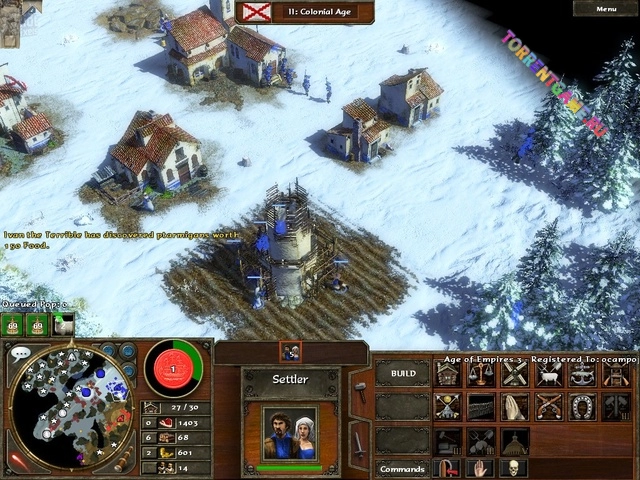Click the Colonial Age flag banner
The width and height of the screenshot is (640, 480).
point(260,12)
